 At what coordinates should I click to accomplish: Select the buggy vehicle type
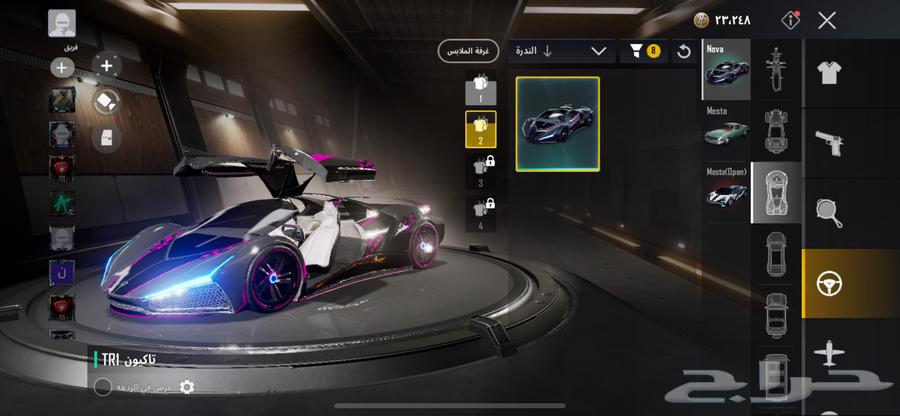(776, 130)
